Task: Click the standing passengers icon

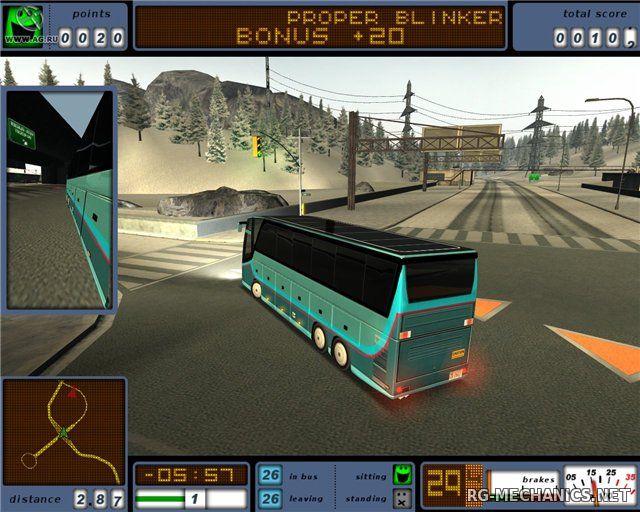Action: click(x=402, y=497)
